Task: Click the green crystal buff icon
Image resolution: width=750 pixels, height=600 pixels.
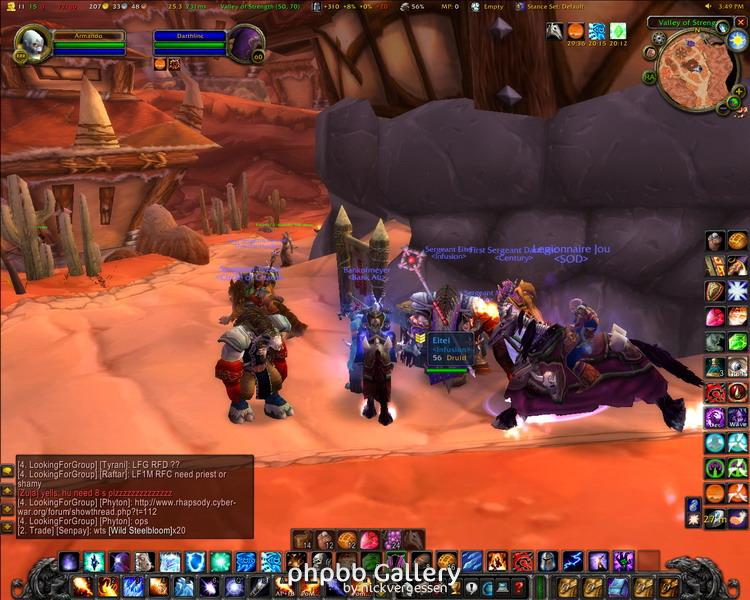Action: point(619,32)
